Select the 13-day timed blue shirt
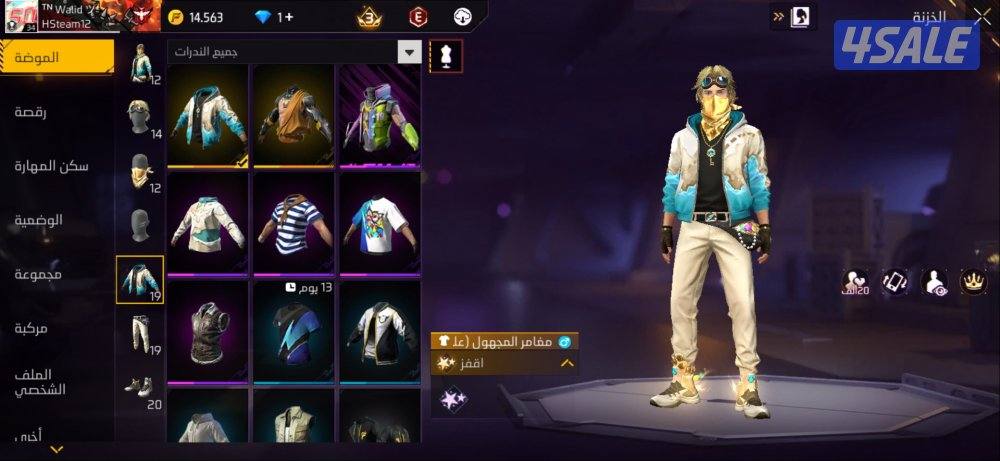 click(294, 330)
